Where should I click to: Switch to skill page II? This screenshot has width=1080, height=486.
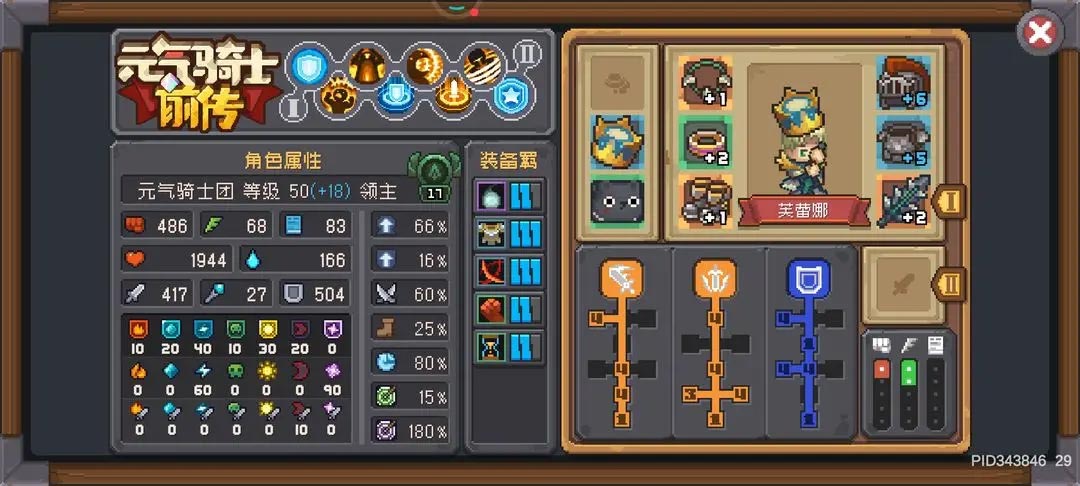pos(527,51)
